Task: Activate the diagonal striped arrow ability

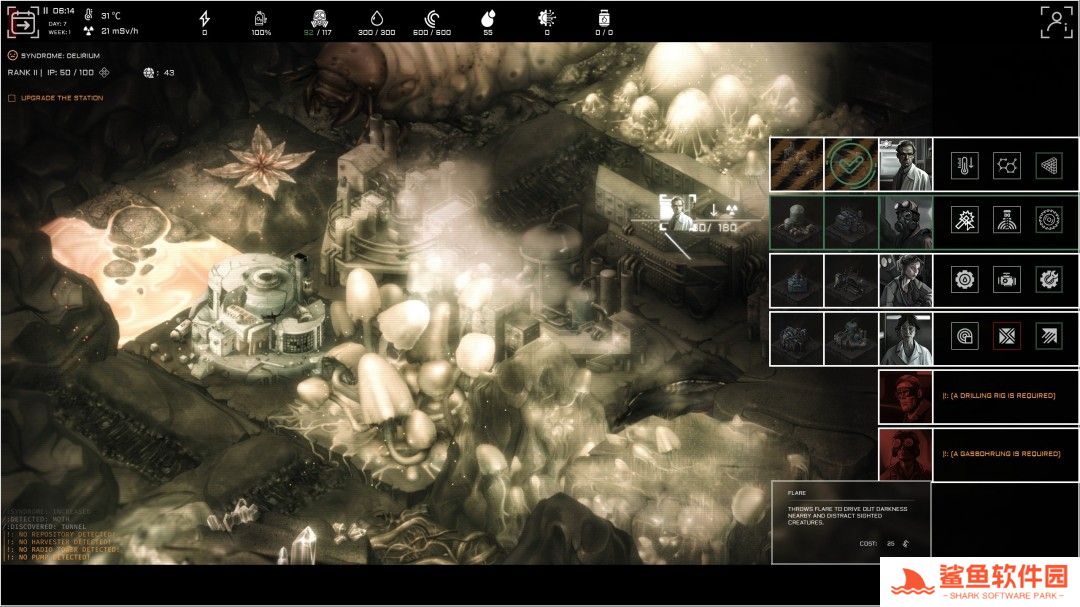Action: point(1048,338)
